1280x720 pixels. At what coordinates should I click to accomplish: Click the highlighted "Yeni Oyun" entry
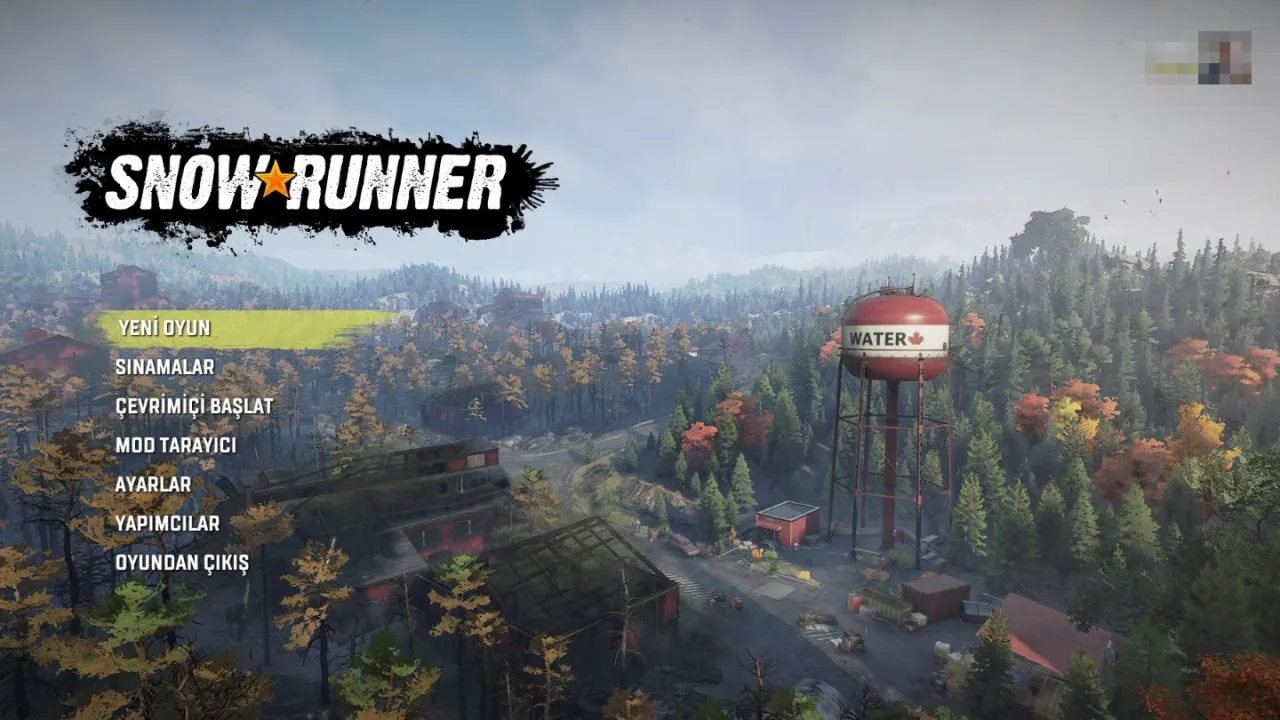[168, 326]
